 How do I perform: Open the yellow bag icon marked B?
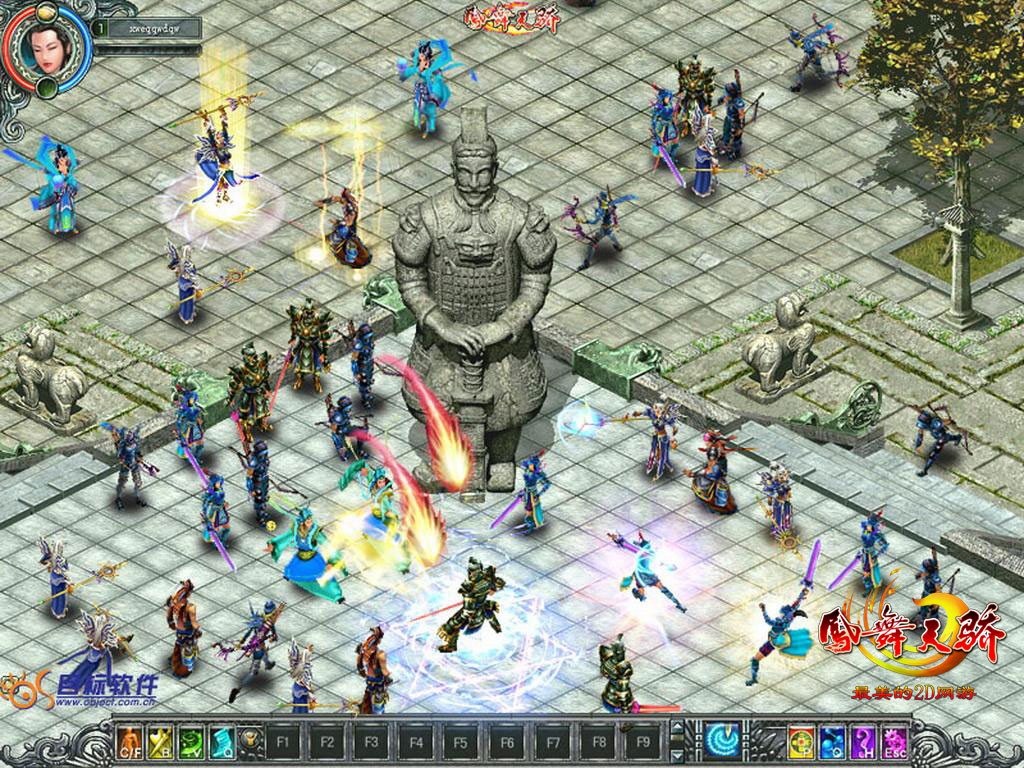[160, 741]
